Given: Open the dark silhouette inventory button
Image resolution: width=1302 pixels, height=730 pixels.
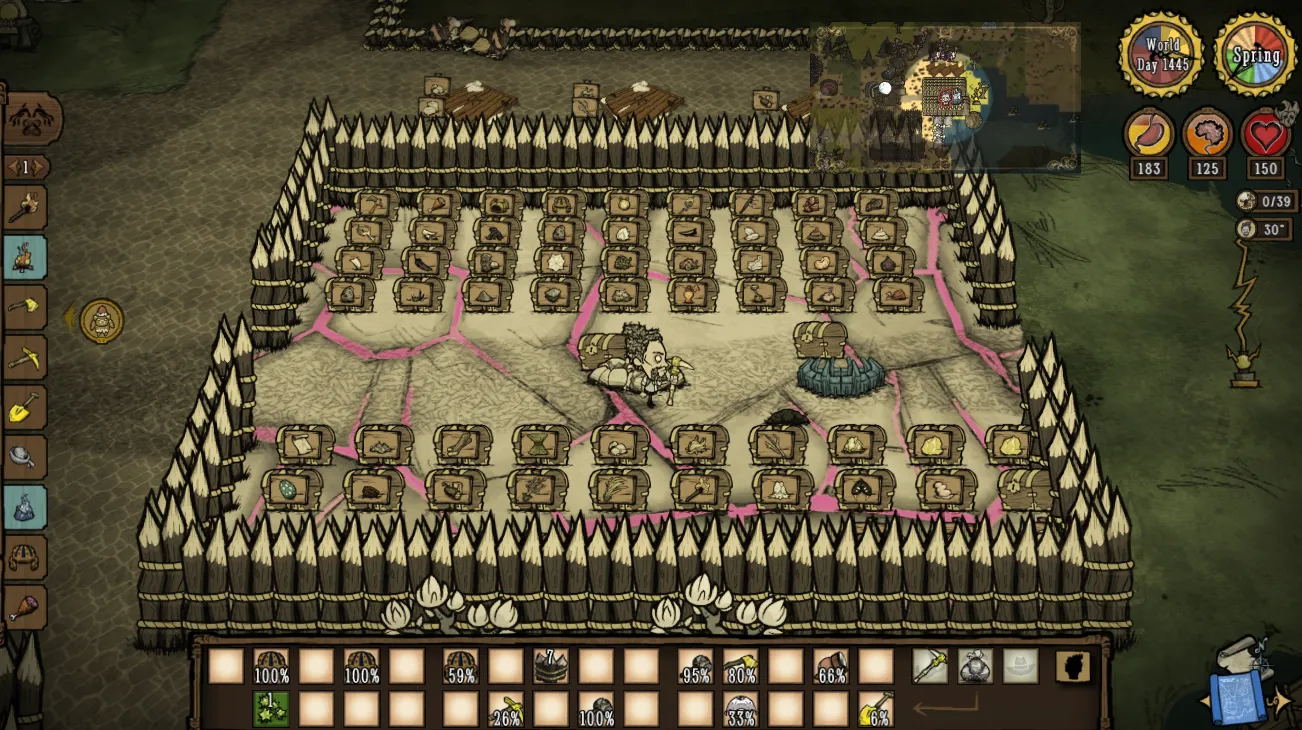Looking at the screenshot, I should (1073, 666).
